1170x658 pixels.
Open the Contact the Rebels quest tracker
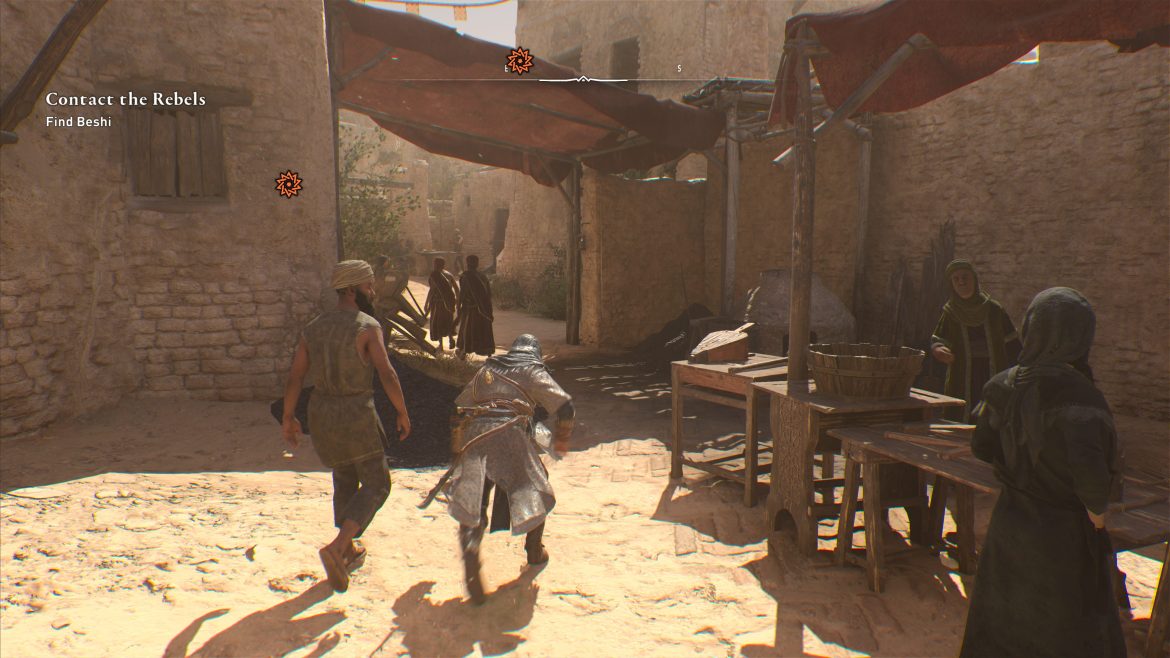[x=125, y=99]
